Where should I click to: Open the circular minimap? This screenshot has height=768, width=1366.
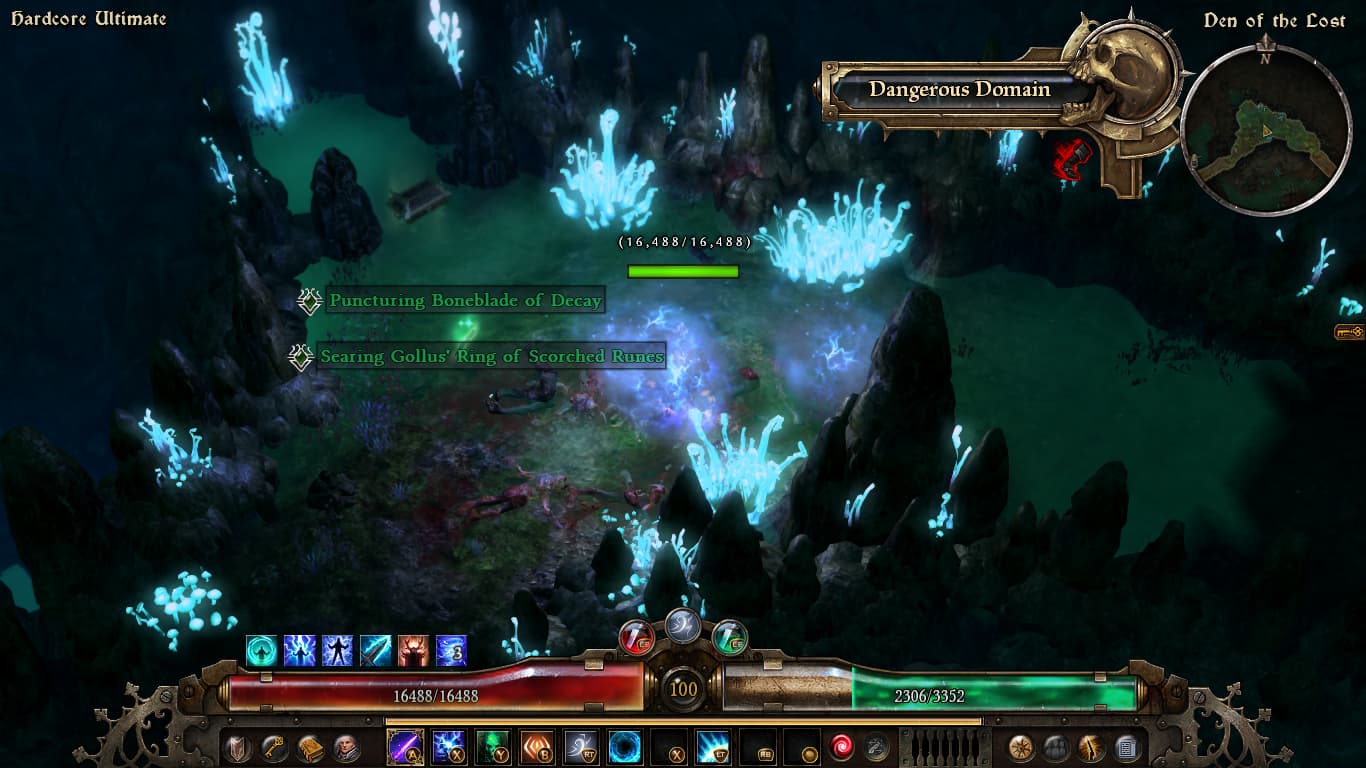pyautogui.click(x=1266, y=129)
